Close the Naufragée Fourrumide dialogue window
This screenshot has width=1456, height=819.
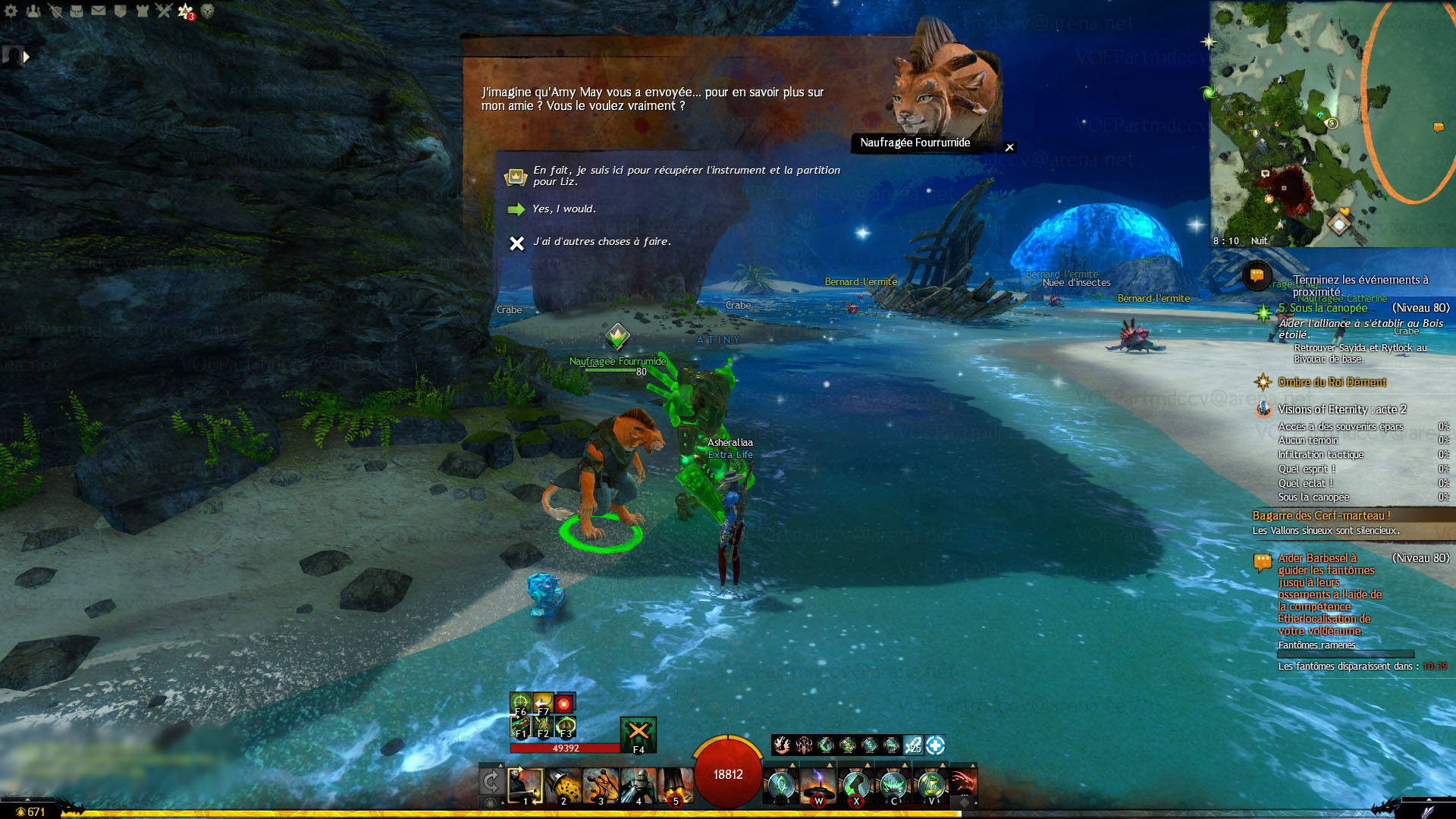coord(1009,147)
